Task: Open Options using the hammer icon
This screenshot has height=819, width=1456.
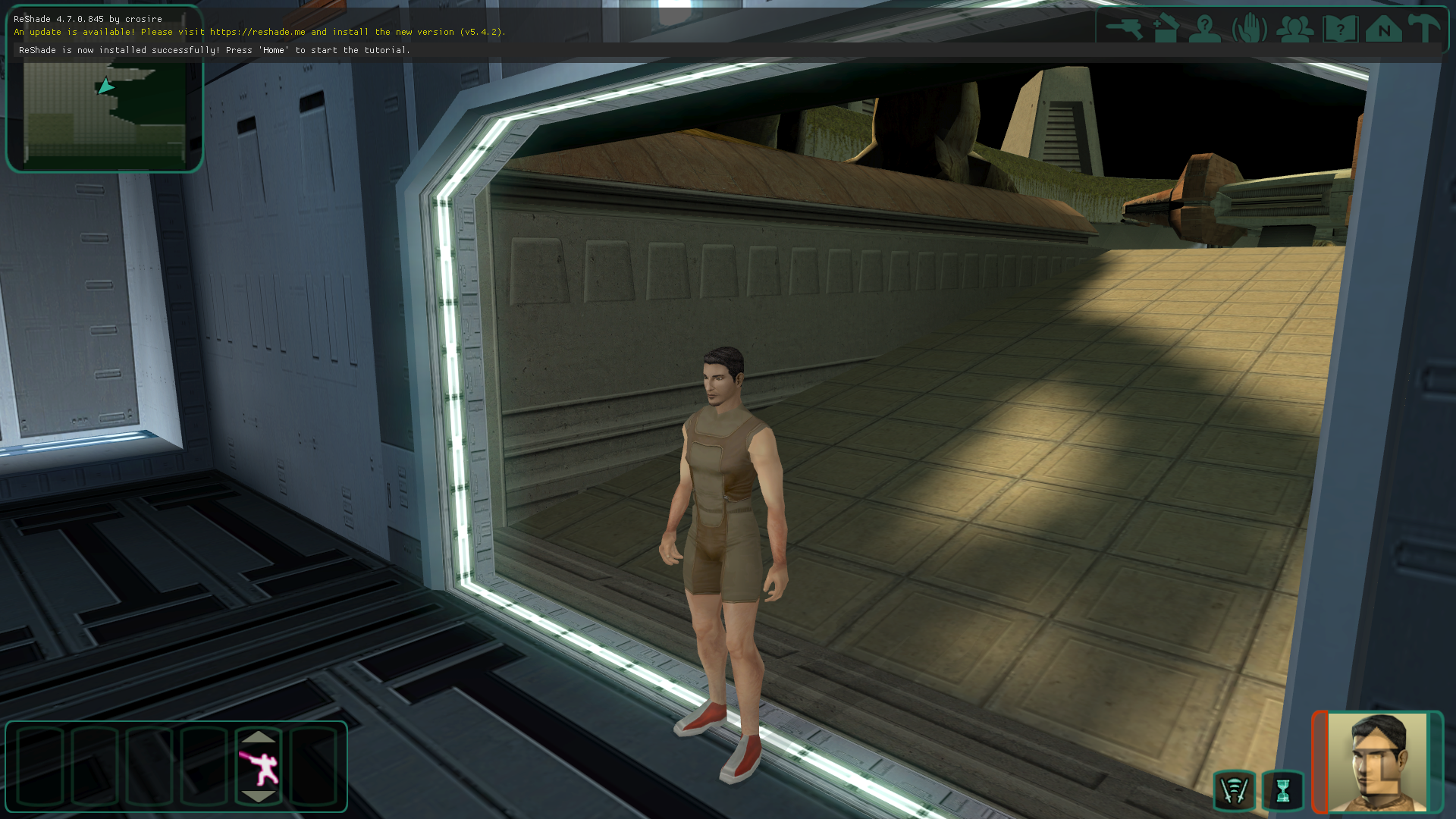Action: coord(1424,29)
